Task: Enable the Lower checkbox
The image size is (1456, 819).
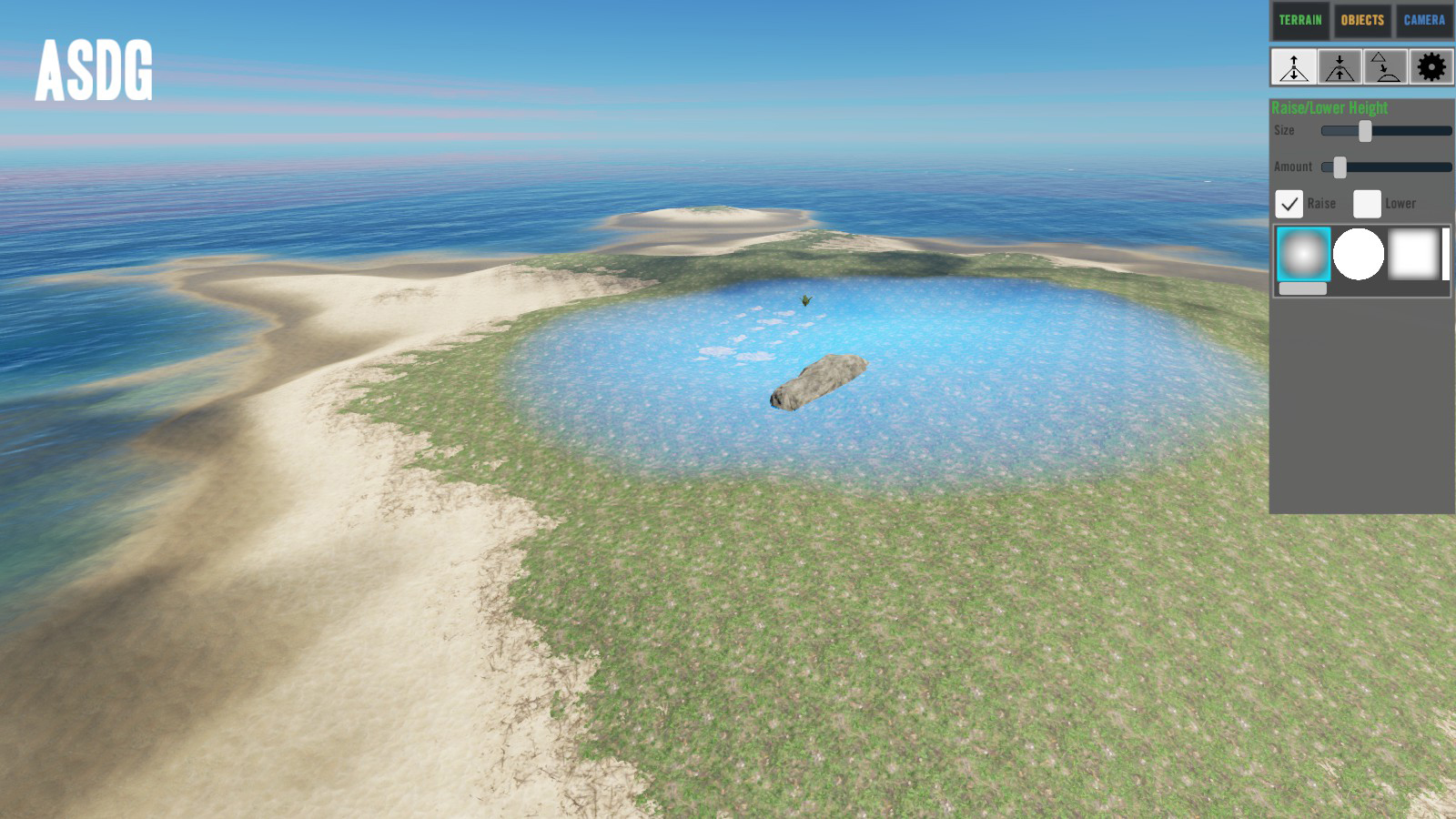Action: click(1367, 204)
